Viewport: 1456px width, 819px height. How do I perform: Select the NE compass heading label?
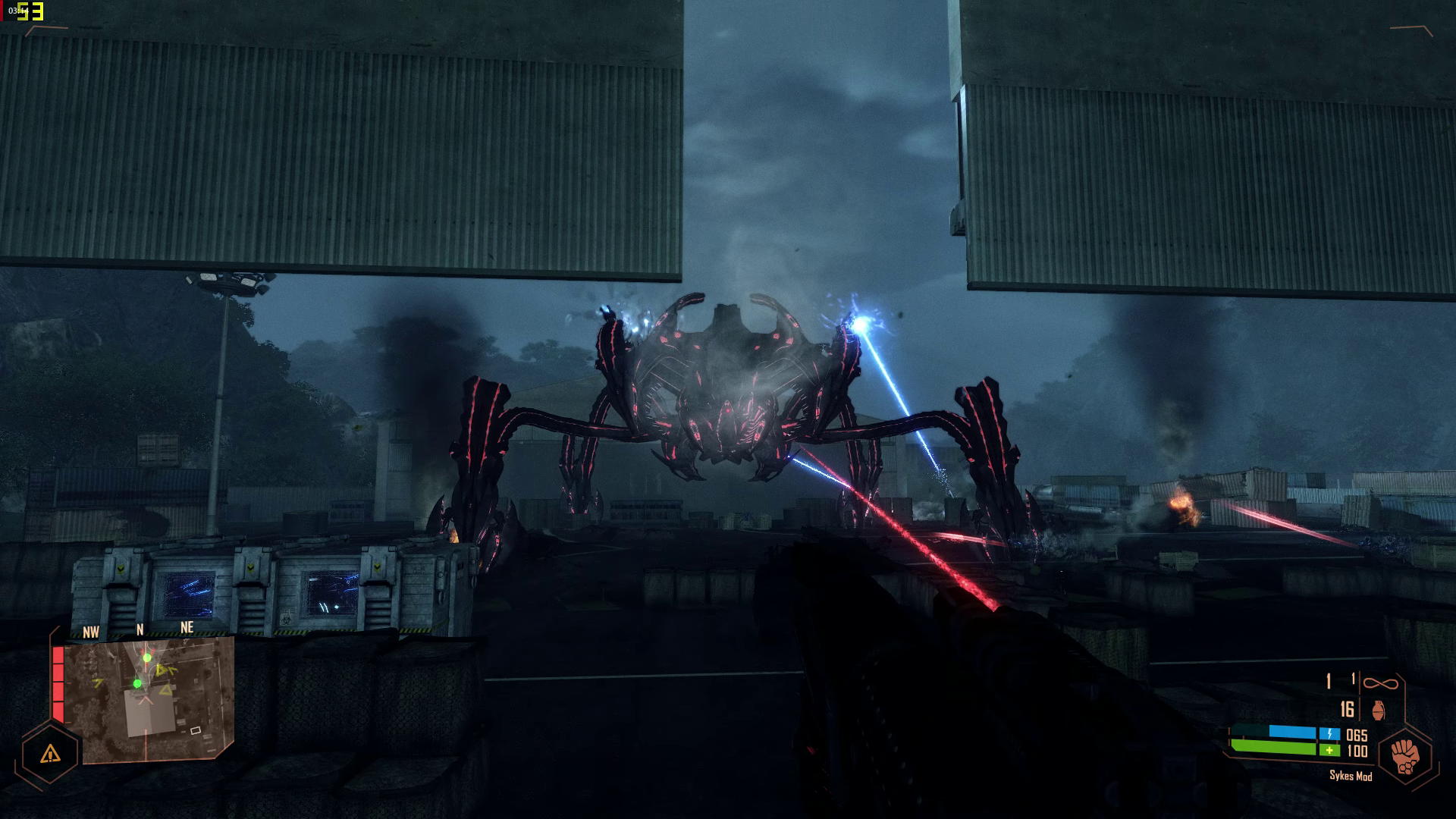[x=187, y=627]
